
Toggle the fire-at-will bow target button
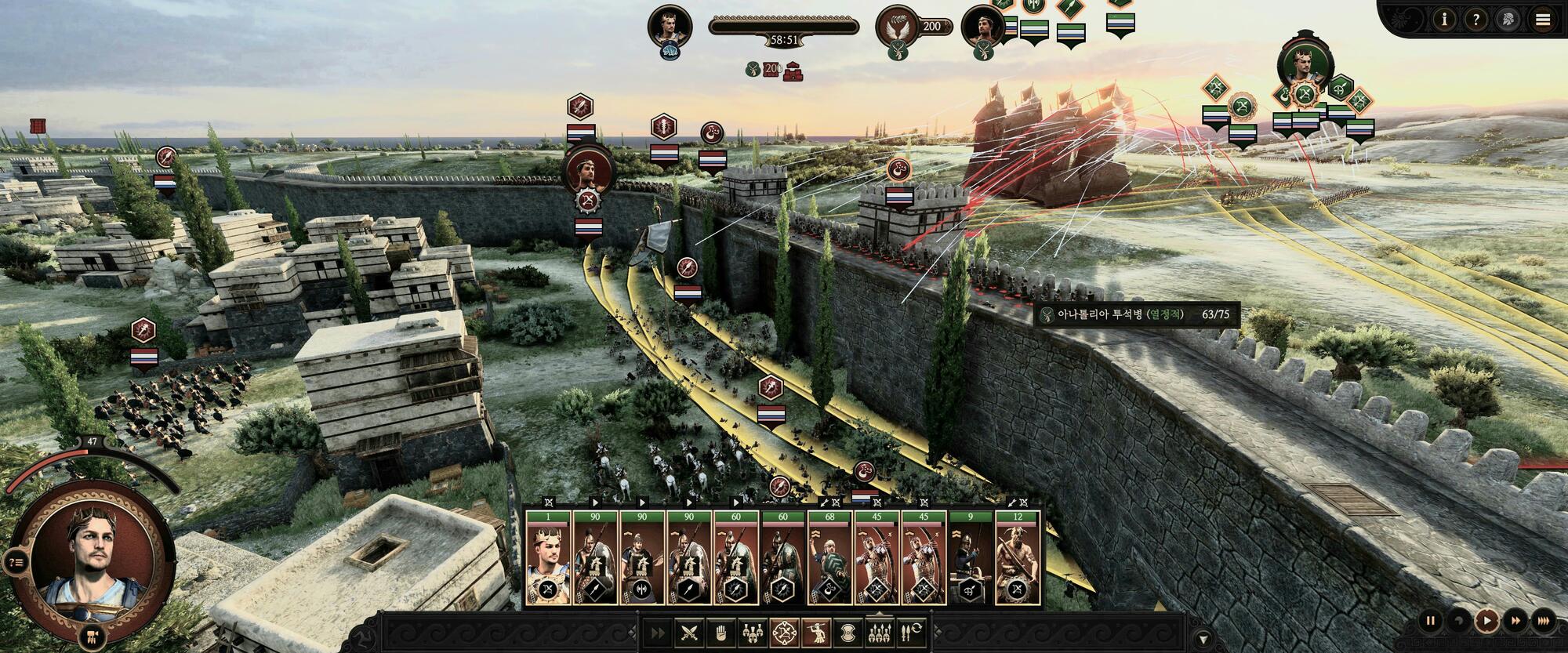point(785,632)
